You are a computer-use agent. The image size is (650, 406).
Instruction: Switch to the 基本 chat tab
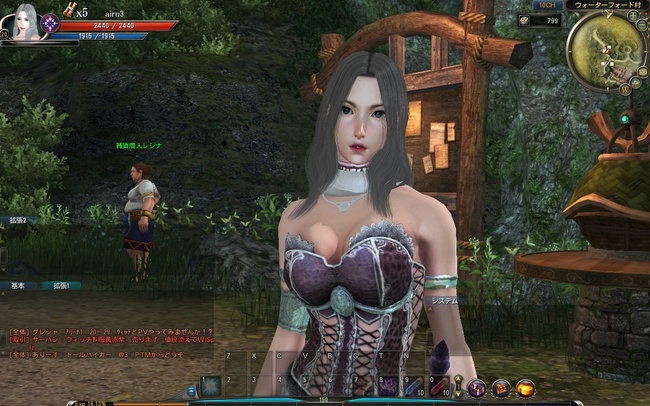pos(18,285)
